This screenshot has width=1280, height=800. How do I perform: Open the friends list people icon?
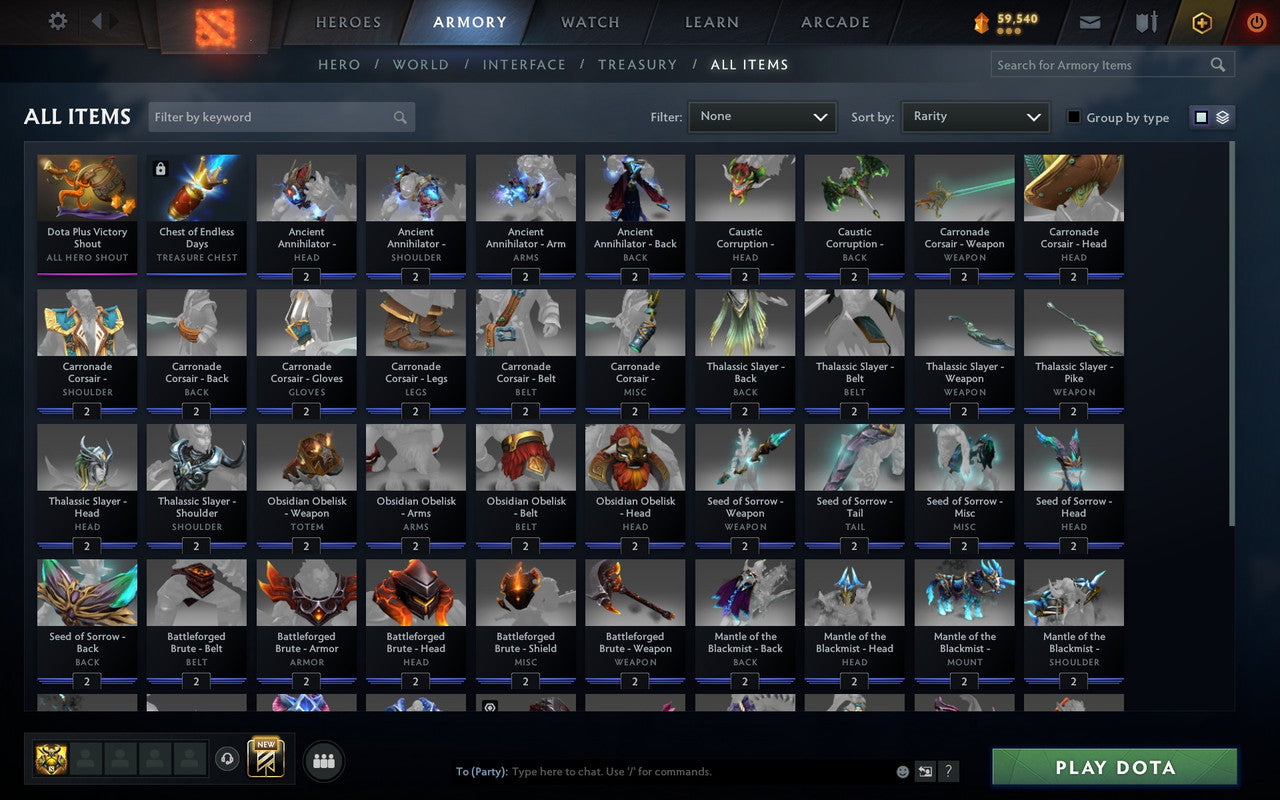[x=324, y=760]
